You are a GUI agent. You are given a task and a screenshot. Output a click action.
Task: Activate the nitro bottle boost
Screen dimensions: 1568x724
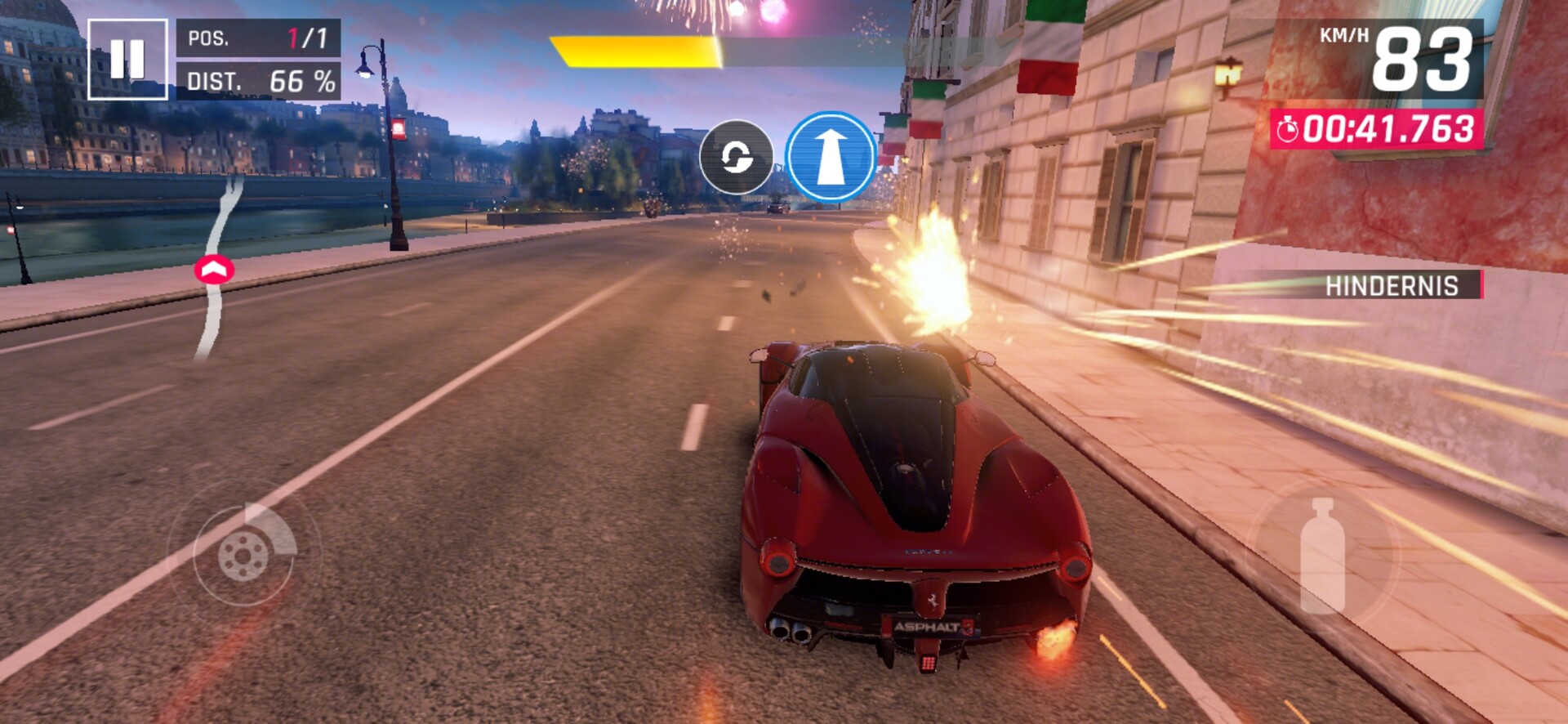1322,555
